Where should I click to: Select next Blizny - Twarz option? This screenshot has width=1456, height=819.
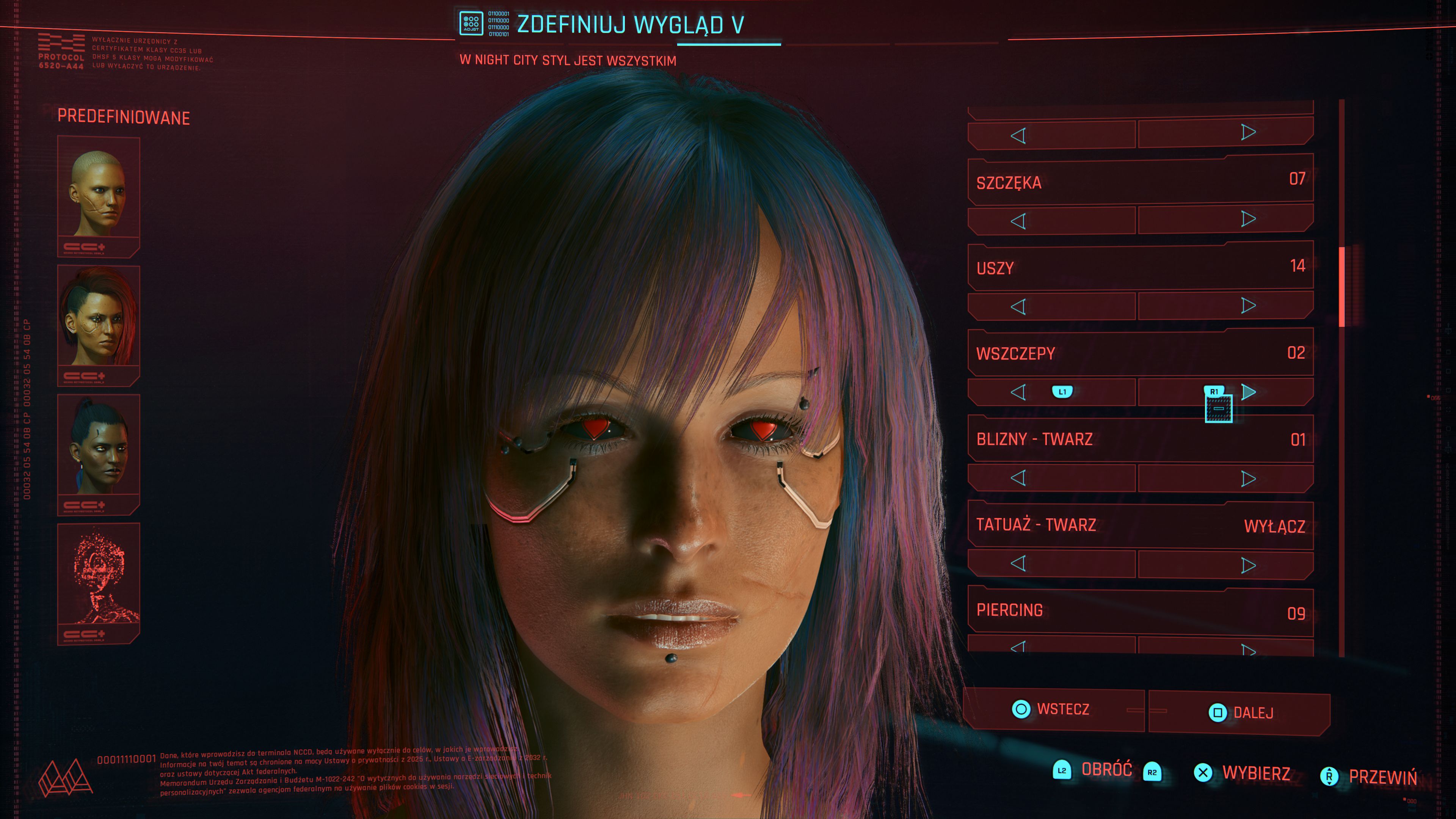(1248, 479)
